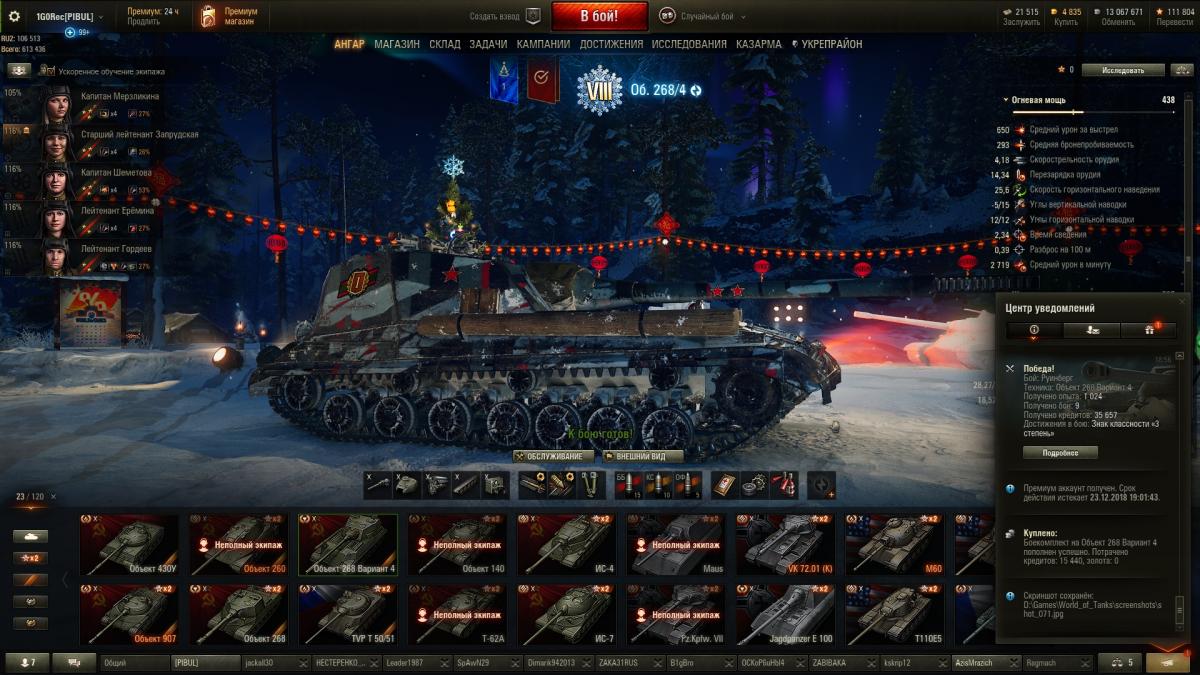Open the МАГАЗИН menu tab

point(397,44)
